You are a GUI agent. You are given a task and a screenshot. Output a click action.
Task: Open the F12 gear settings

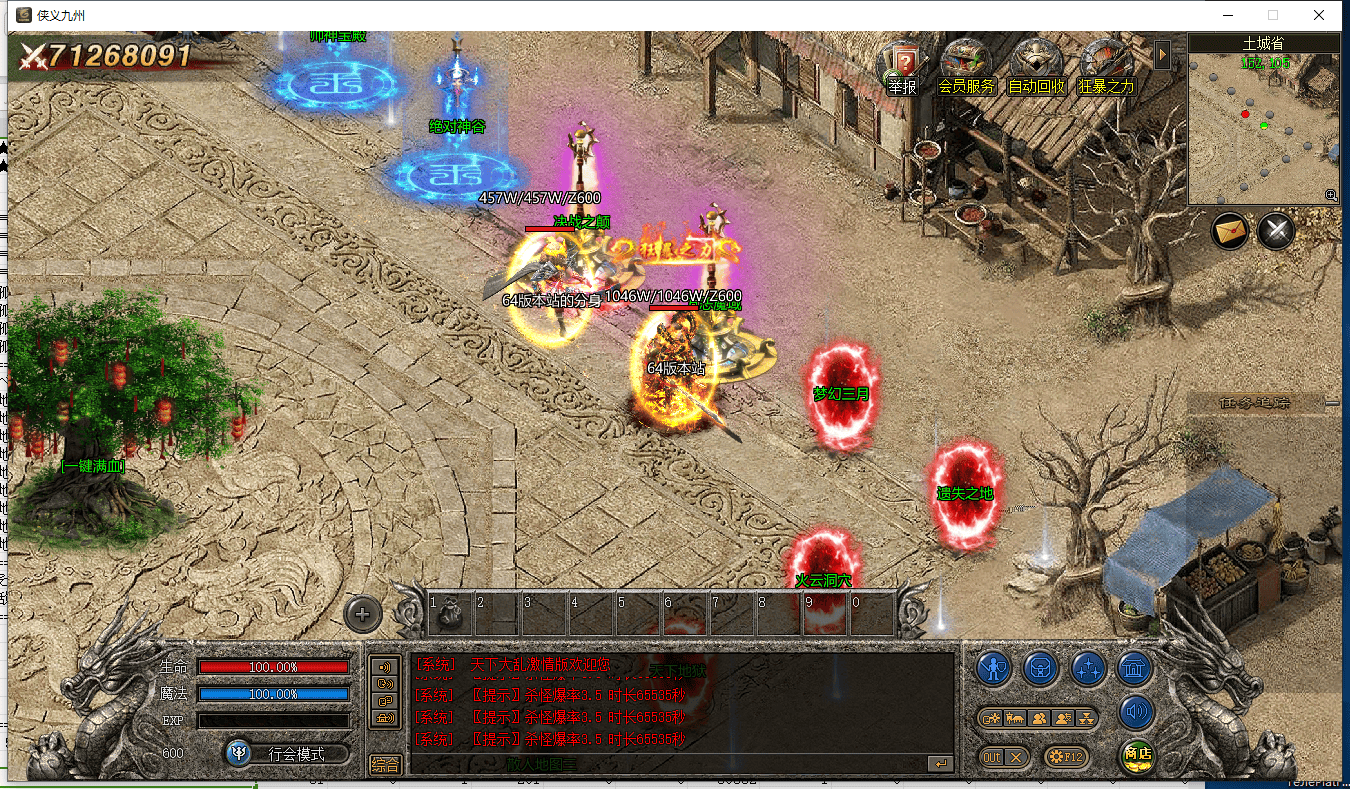[1066, 757]
